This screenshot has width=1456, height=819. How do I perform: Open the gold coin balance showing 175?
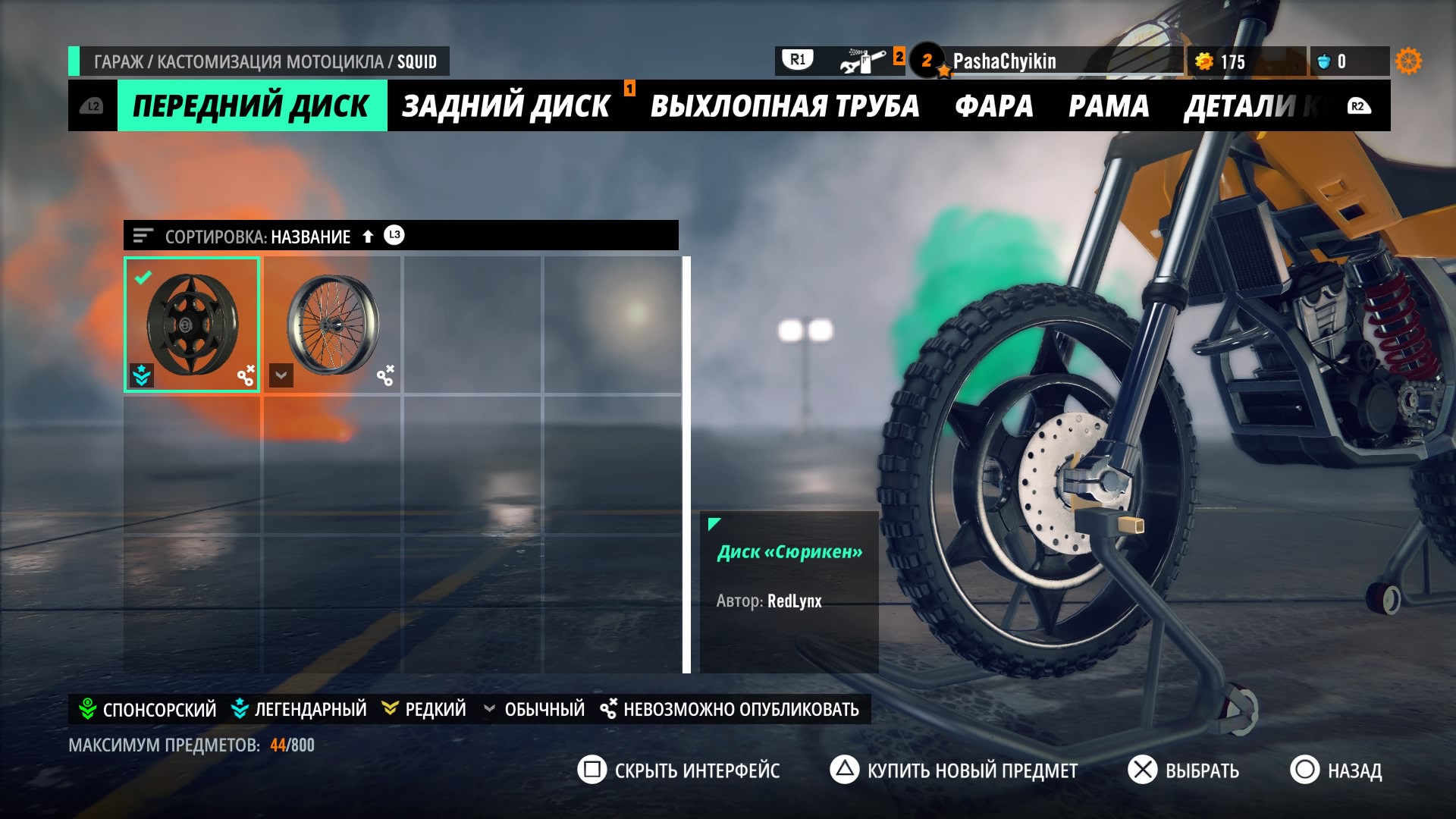(x=1223, y=61)
